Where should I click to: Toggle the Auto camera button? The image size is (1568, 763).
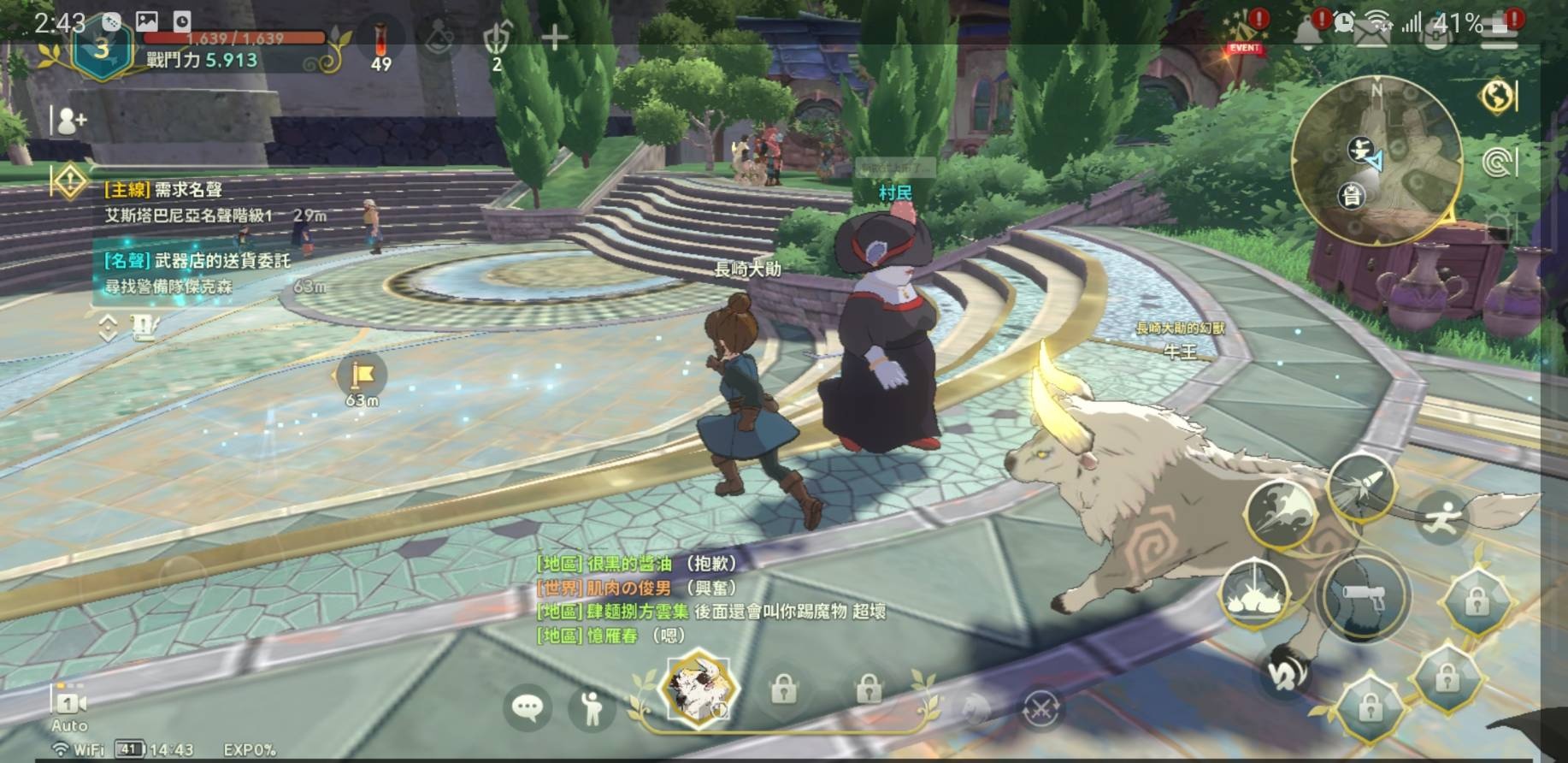coord(68,708)
